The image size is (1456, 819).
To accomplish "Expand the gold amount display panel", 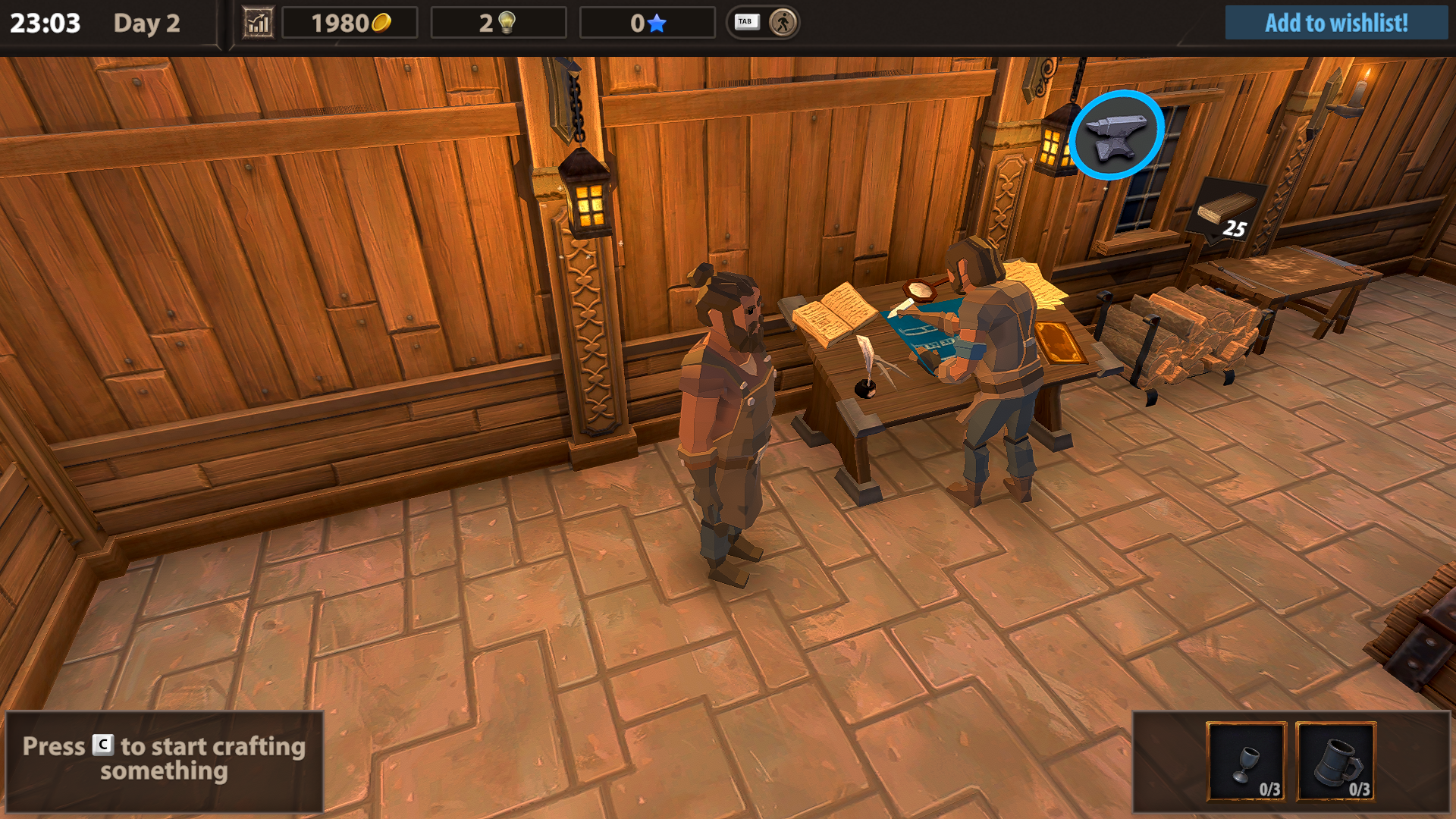I will click(350, 23).
